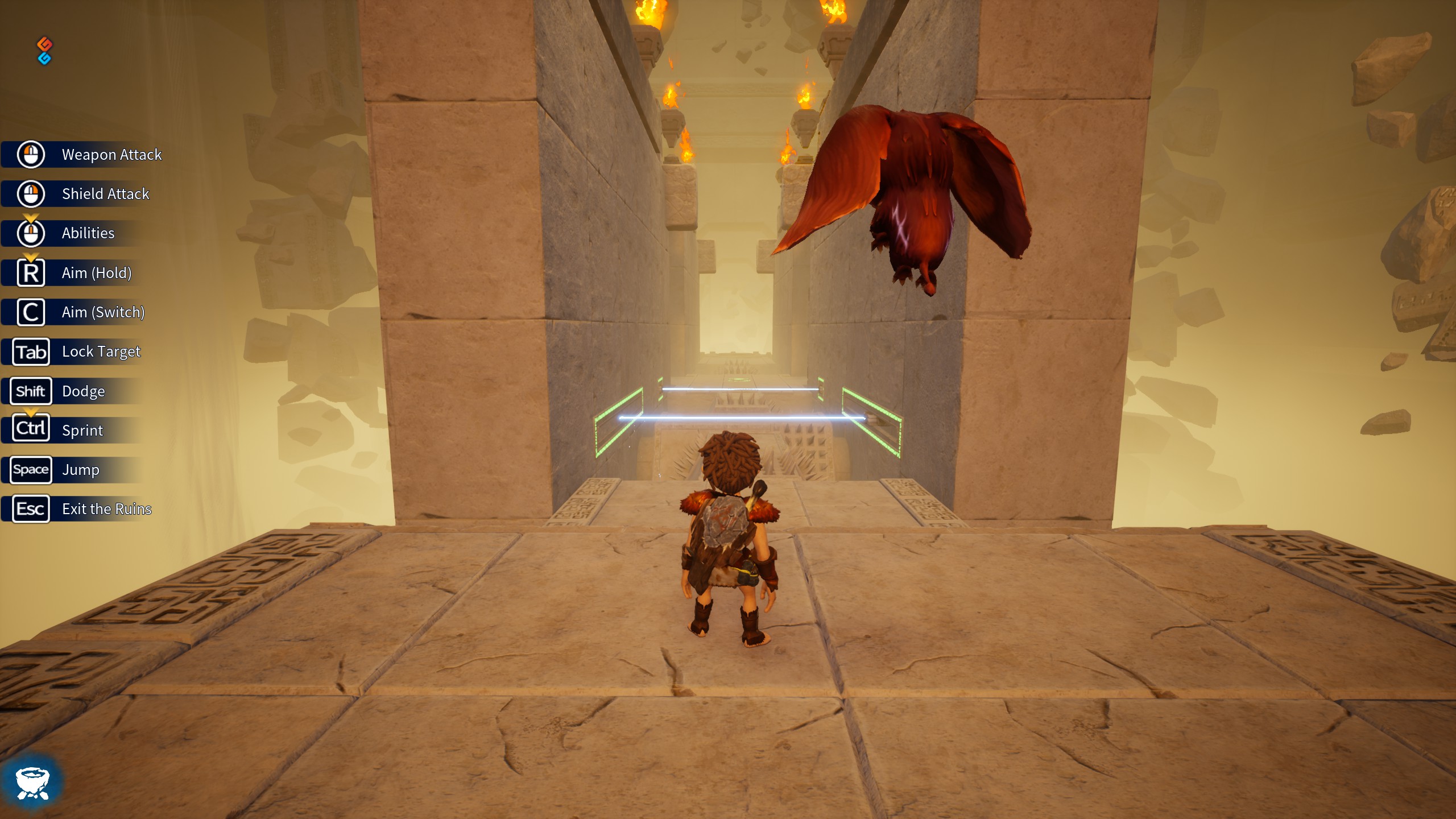Open the orange-and-blue diamond overlay logo
Image resolution: width=1456 pixels, height=819 pixels.
tap(44, 51)
